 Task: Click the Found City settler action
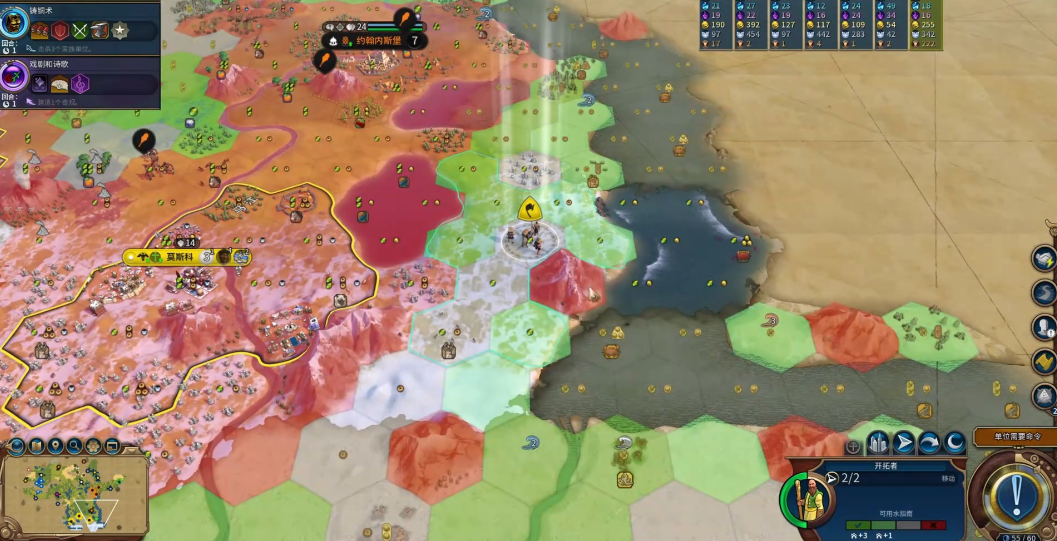[x=878, y=443]
